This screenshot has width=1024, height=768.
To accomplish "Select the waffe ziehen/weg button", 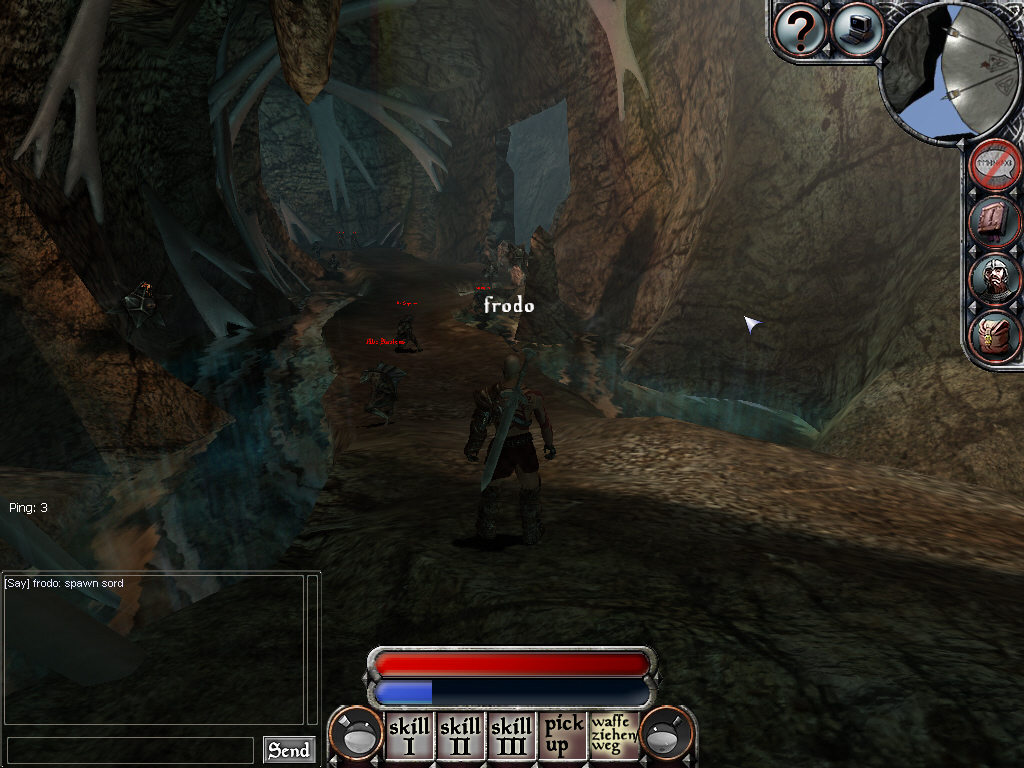I will tap(613, 736).
